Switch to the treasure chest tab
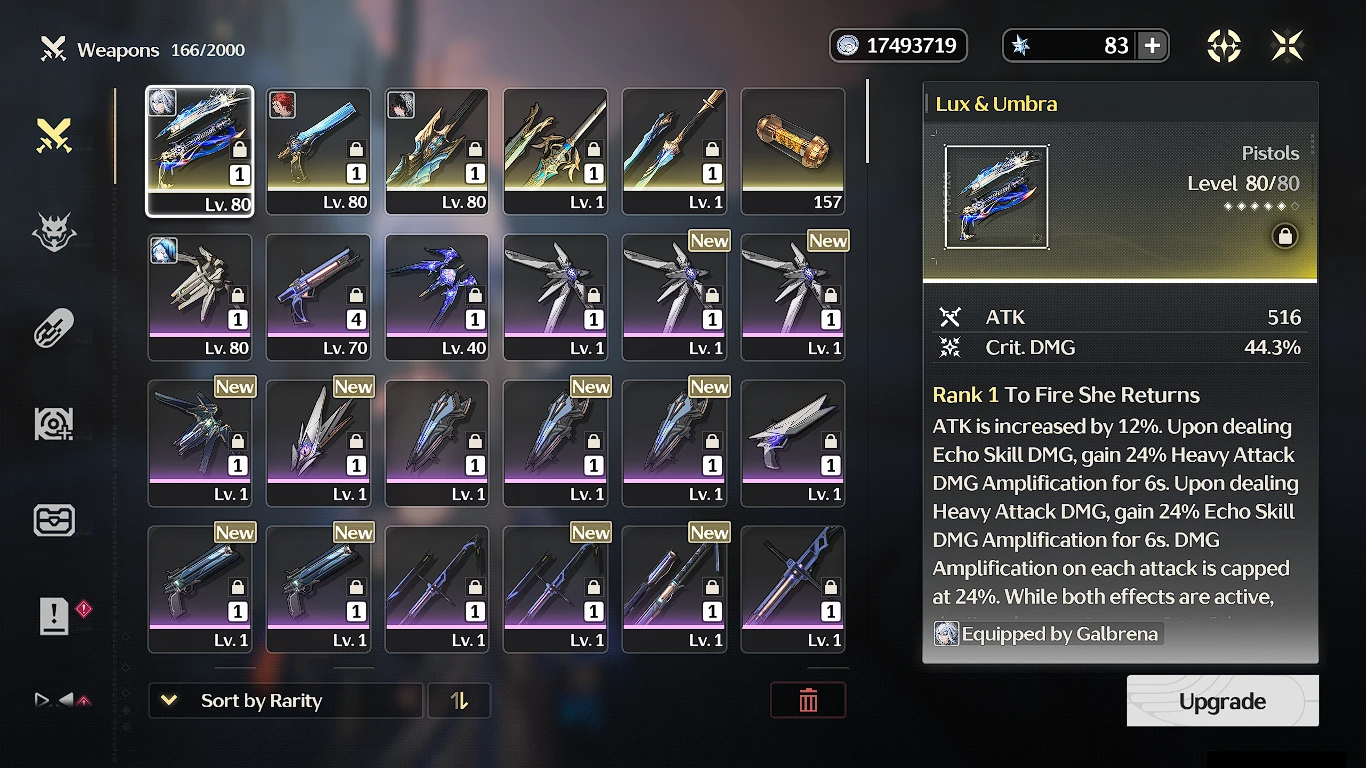1366x768 pixels. [54, 520]
